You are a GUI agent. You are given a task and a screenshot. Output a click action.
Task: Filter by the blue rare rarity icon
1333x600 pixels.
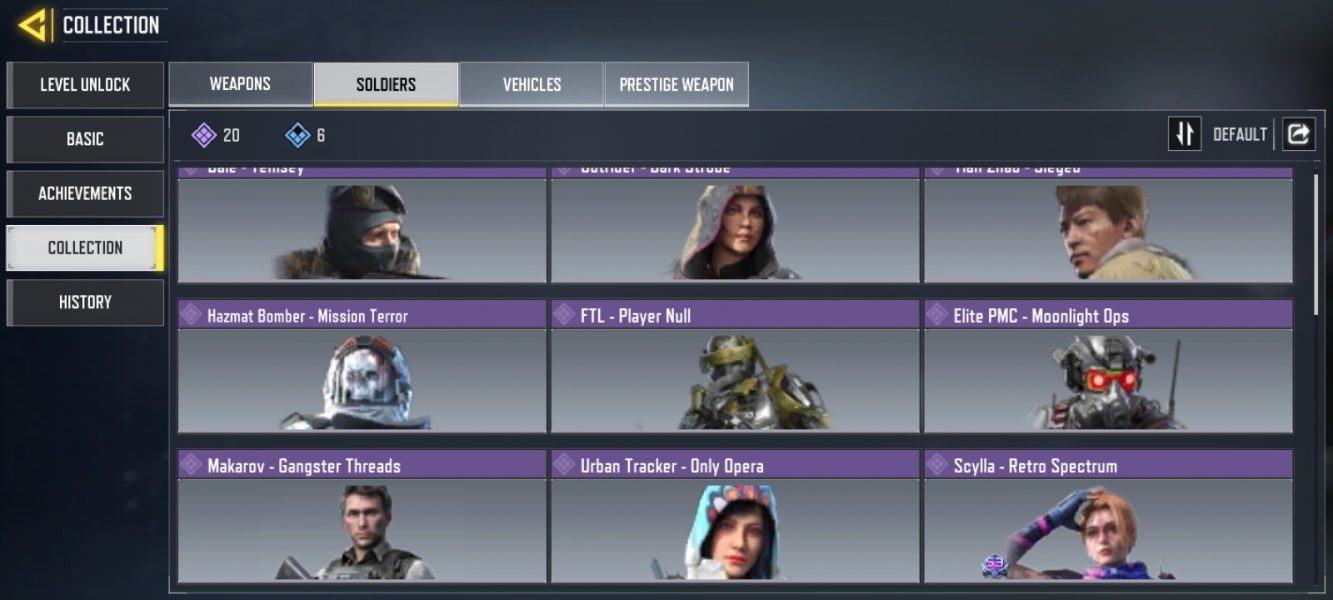(297, 135)
